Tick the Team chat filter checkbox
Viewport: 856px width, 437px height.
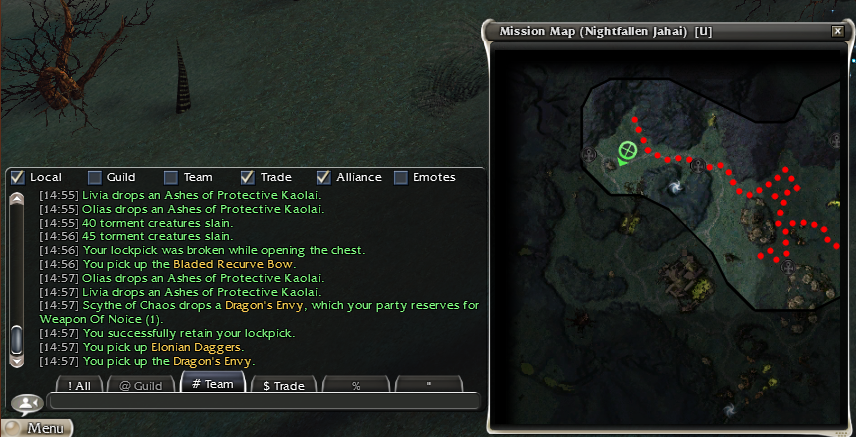(171, 177)
